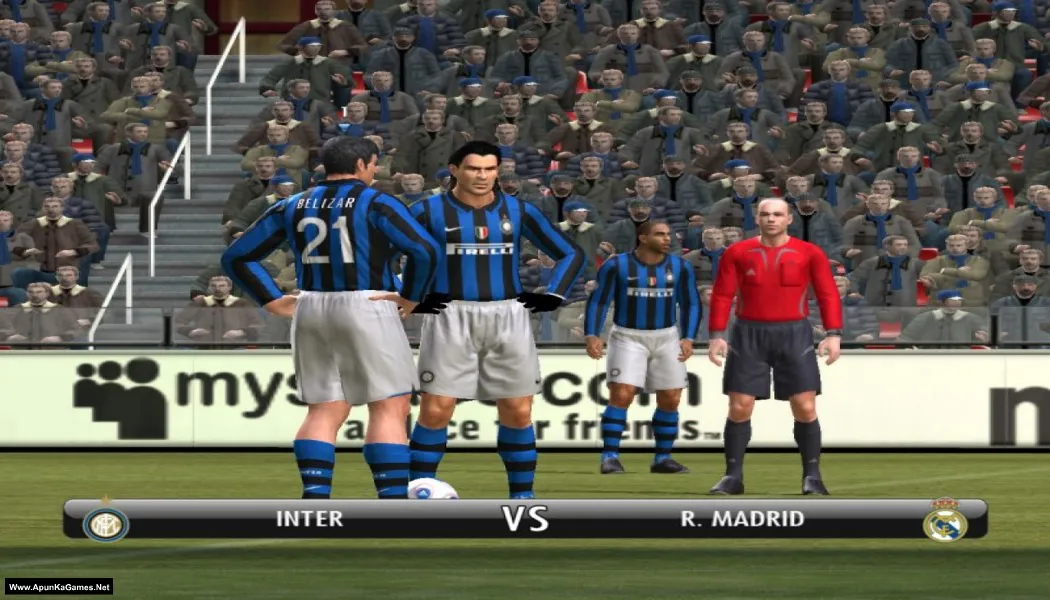This screenshot has width=1050, height=600.
Task: Click the Inter club crest
Action: pos(105,522)
